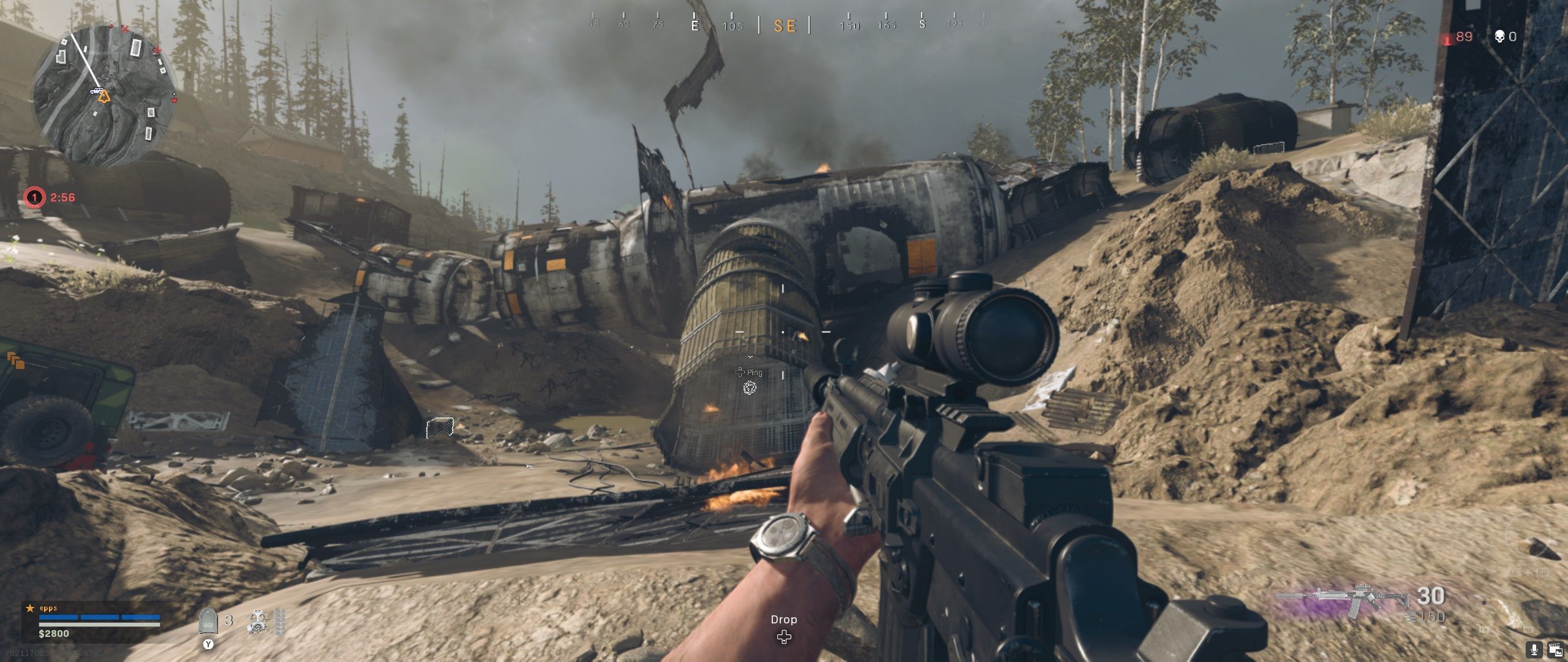The height and width of the screenshot is (662, 1568).
Task: Select the orange player arrow on the minimap
Action: point(104,96)
